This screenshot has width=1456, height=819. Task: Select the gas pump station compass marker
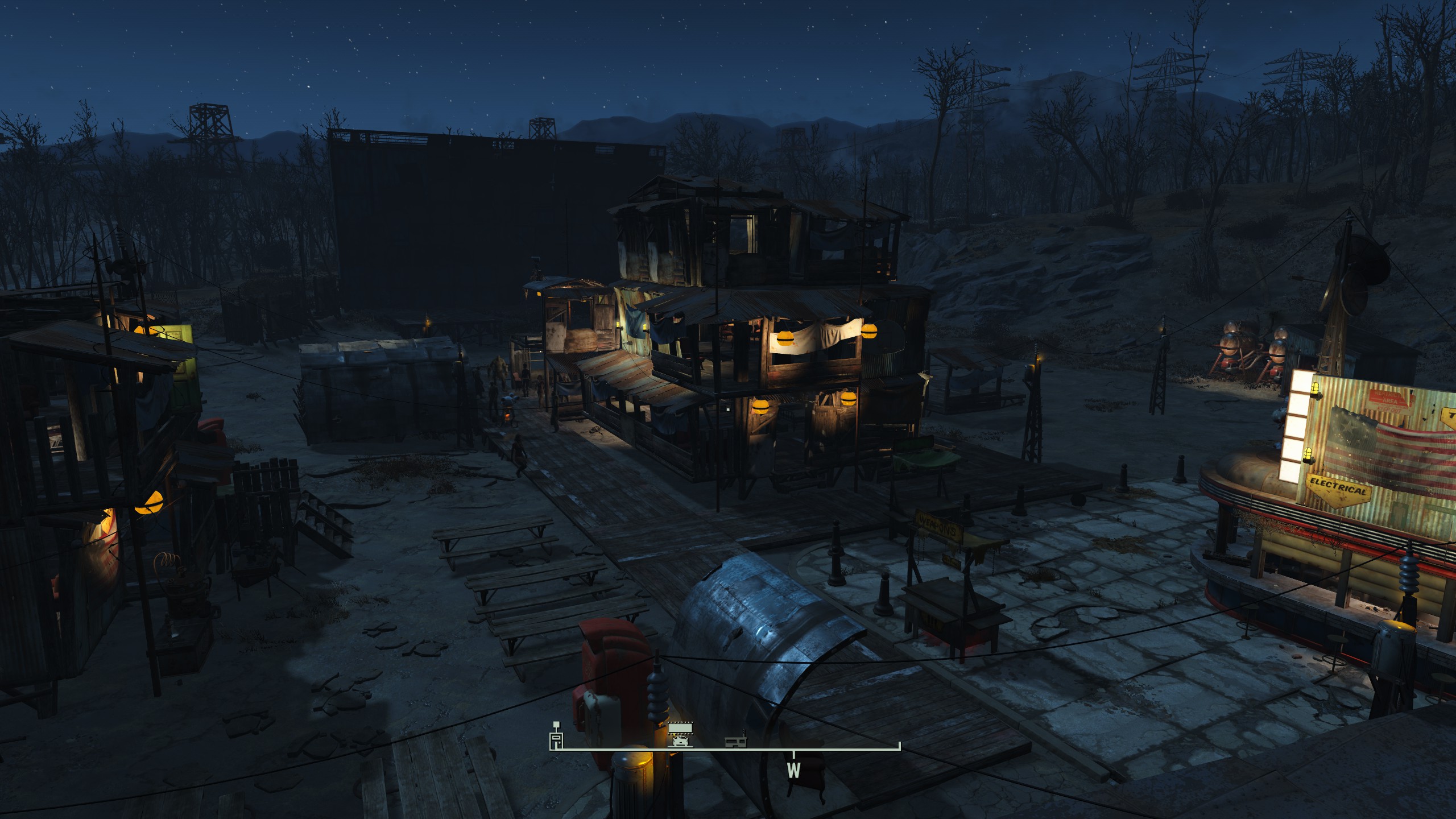556,735
